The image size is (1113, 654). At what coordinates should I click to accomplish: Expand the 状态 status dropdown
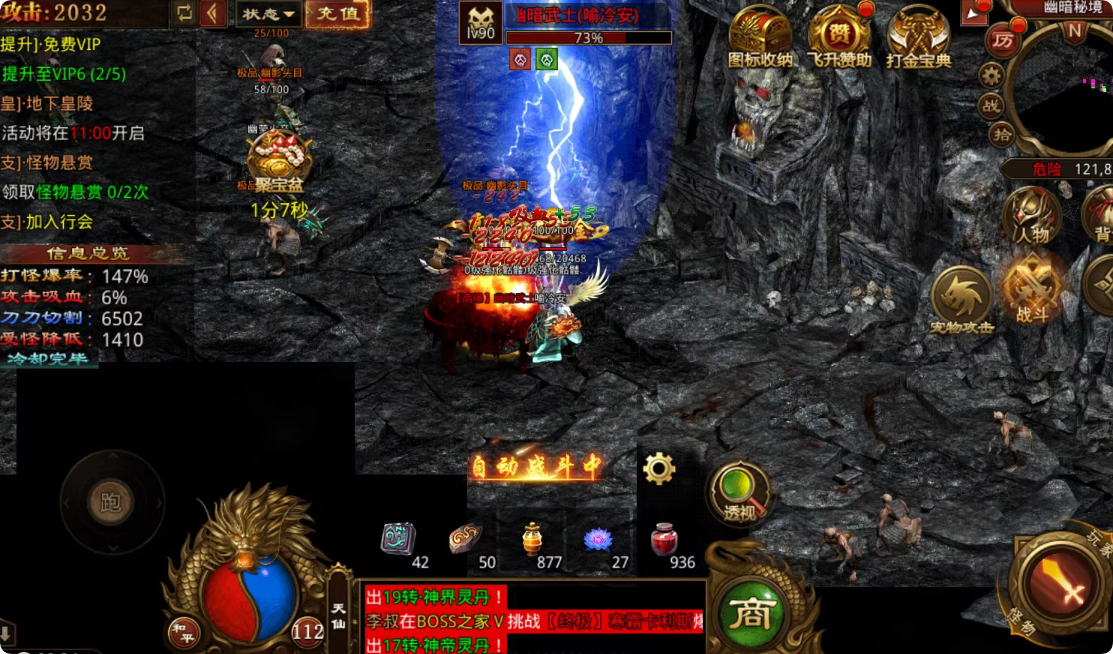pos(270,14)
